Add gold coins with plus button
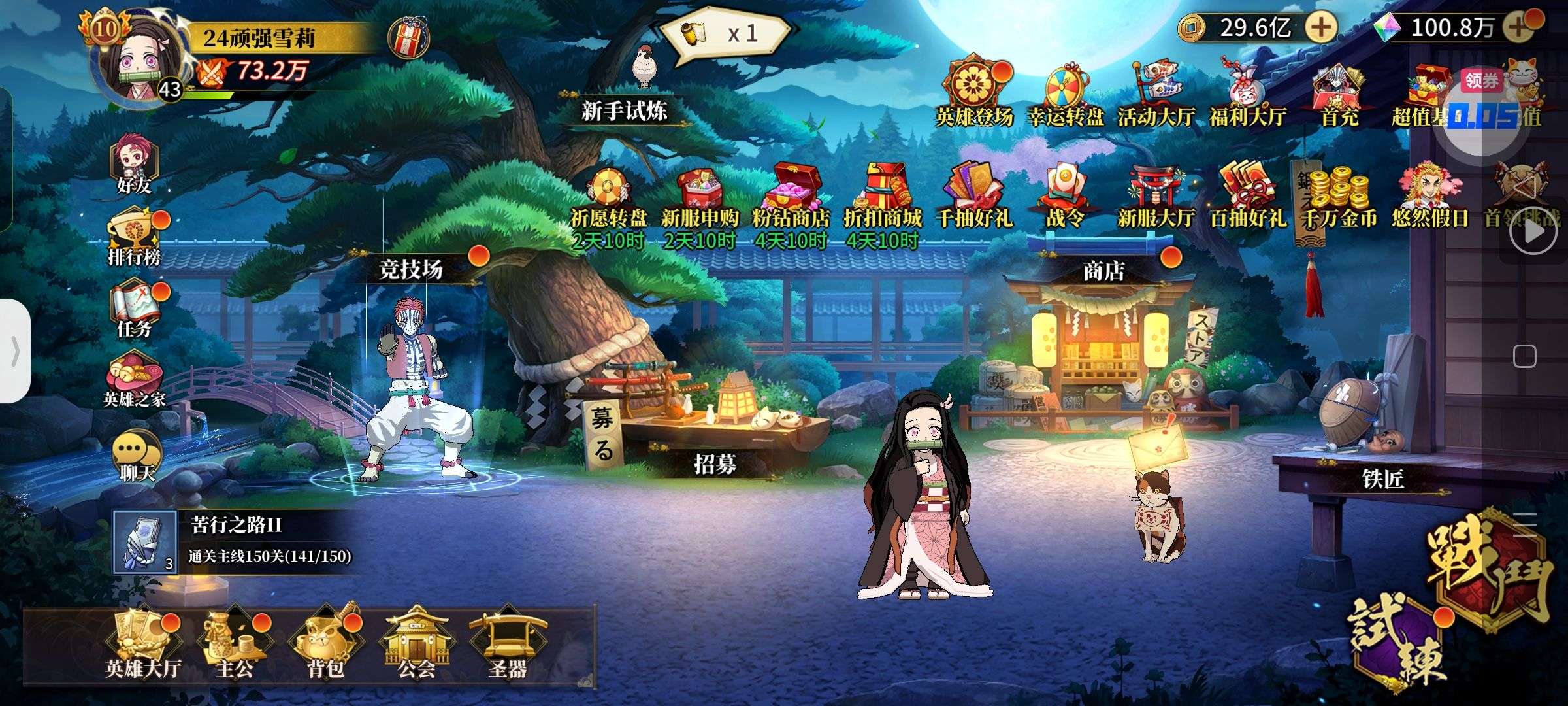This screenshot has height=706, width=1568. click(x=1320, y=27)
